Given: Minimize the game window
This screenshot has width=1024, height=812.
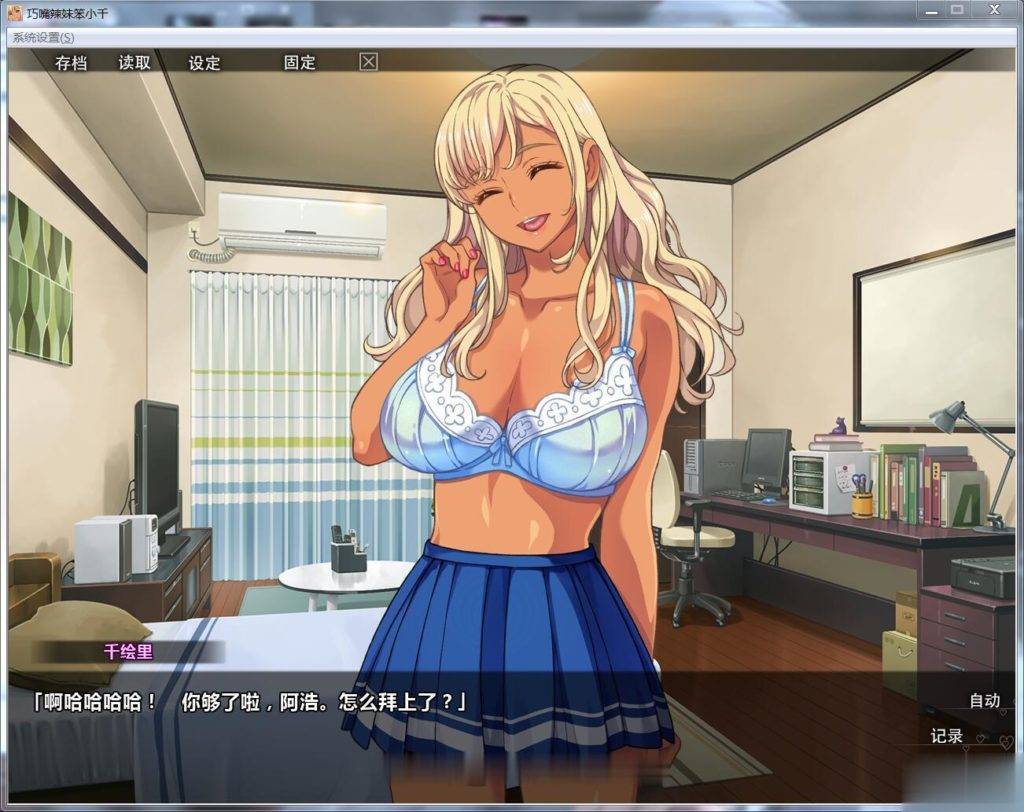Looking at the screenshot, I should point(929,9).
